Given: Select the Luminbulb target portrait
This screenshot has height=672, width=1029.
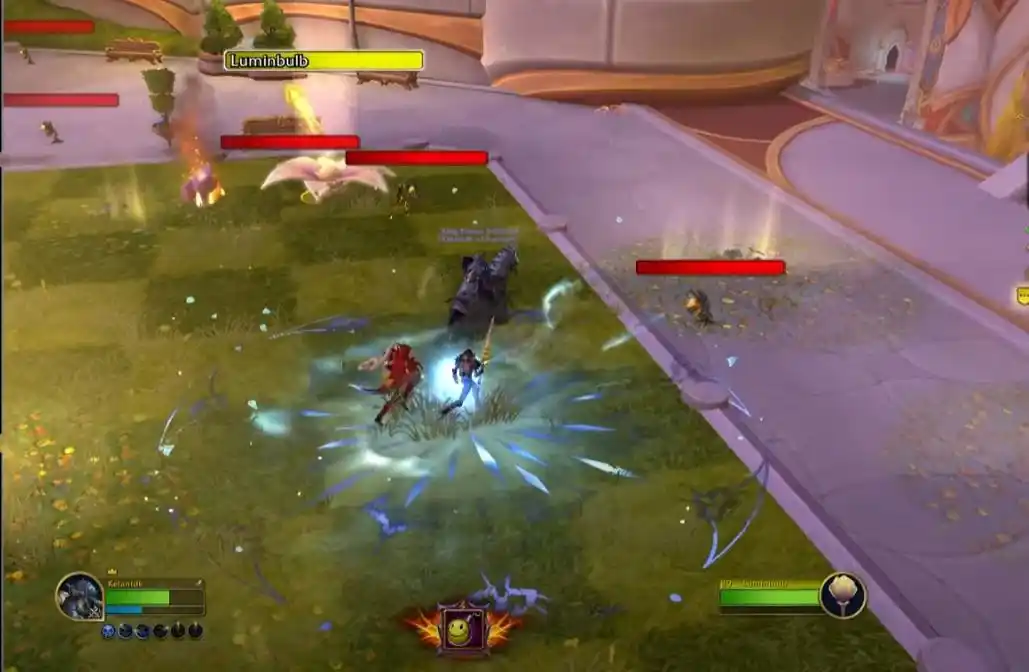Looking at the screenshot, I should (842, 596).
